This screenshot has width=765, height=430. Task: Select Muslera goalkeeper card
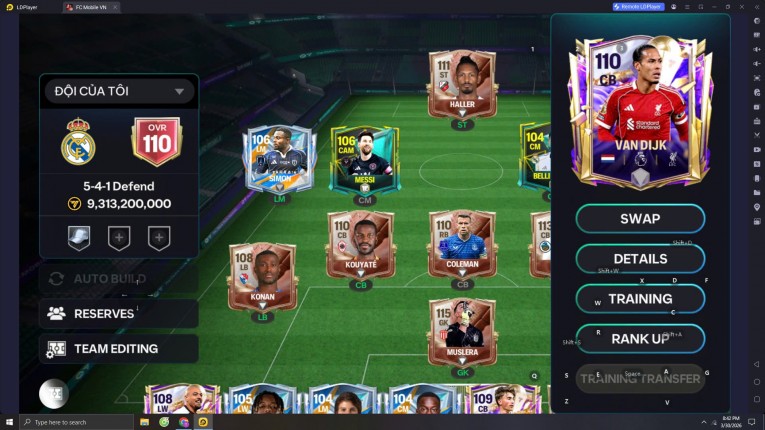462,331
